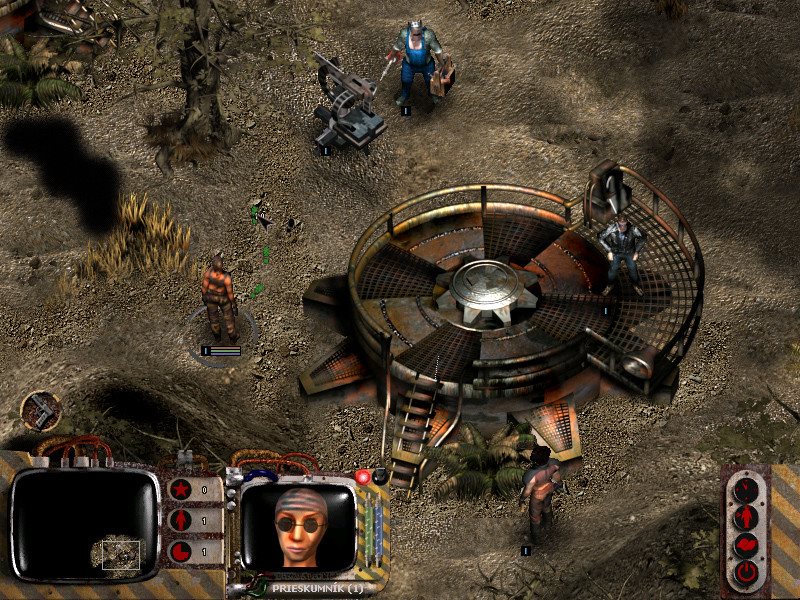Screen dimensions: 800x600
Task: Select the red star counter icon
Action: tap(181, 490)
